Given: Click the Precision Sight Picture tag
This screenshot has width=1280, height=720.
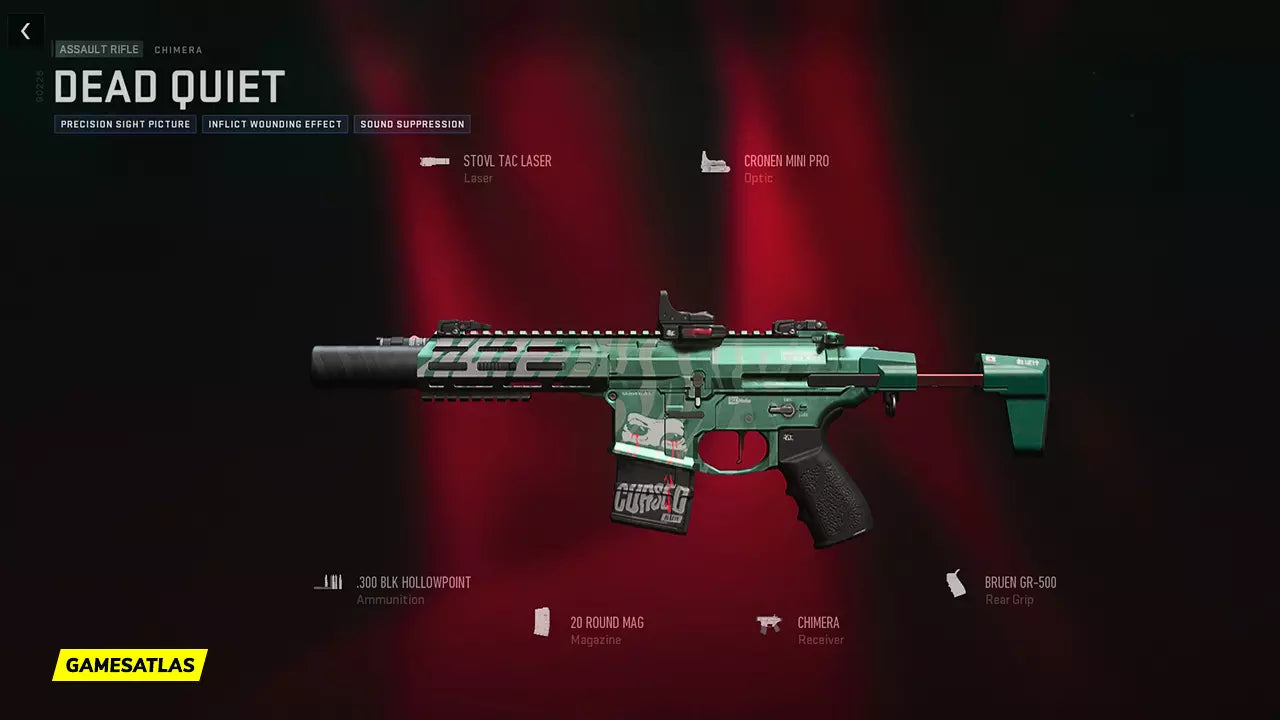Looking at the screenshot, I should click(x=125, y=125).
